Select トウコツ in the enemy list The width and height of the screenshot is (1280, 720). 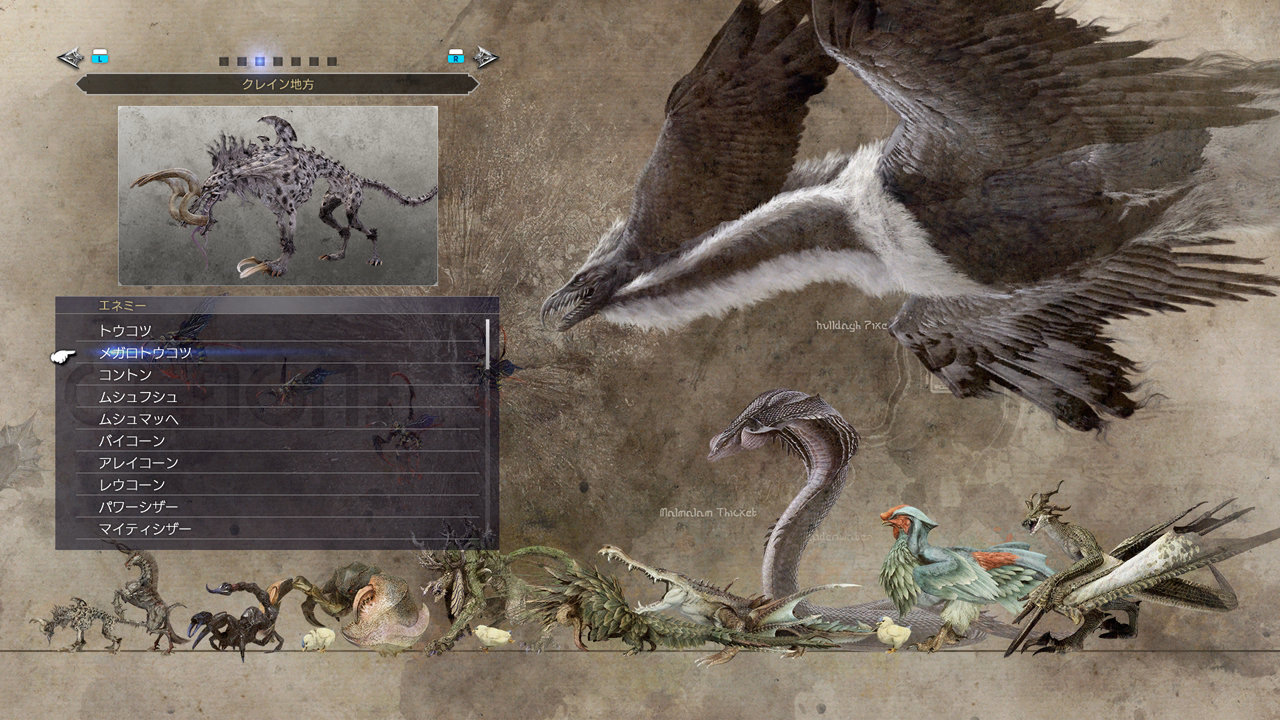[125, 330]
